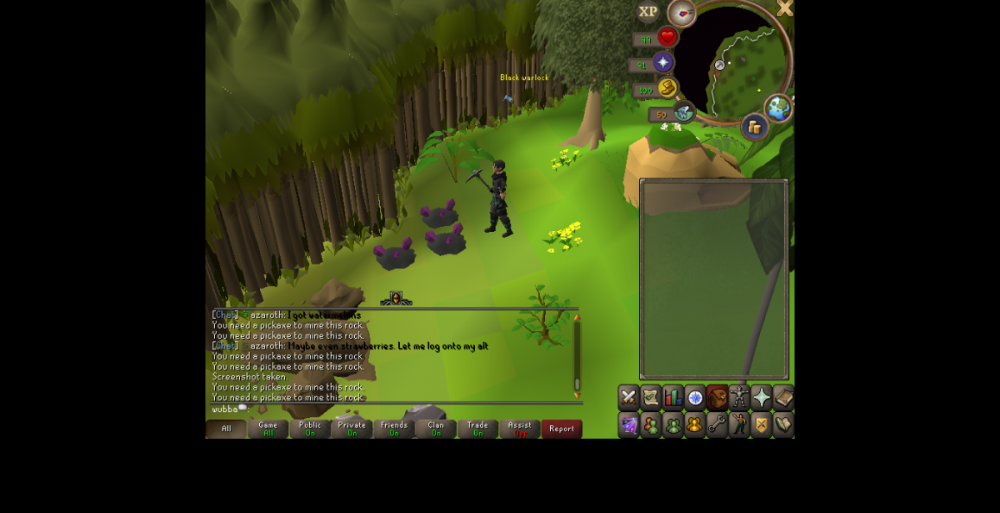Screen dimensions: 1000x513
Task: Open the Friends List tab
Action: click(x=650, y=424)
